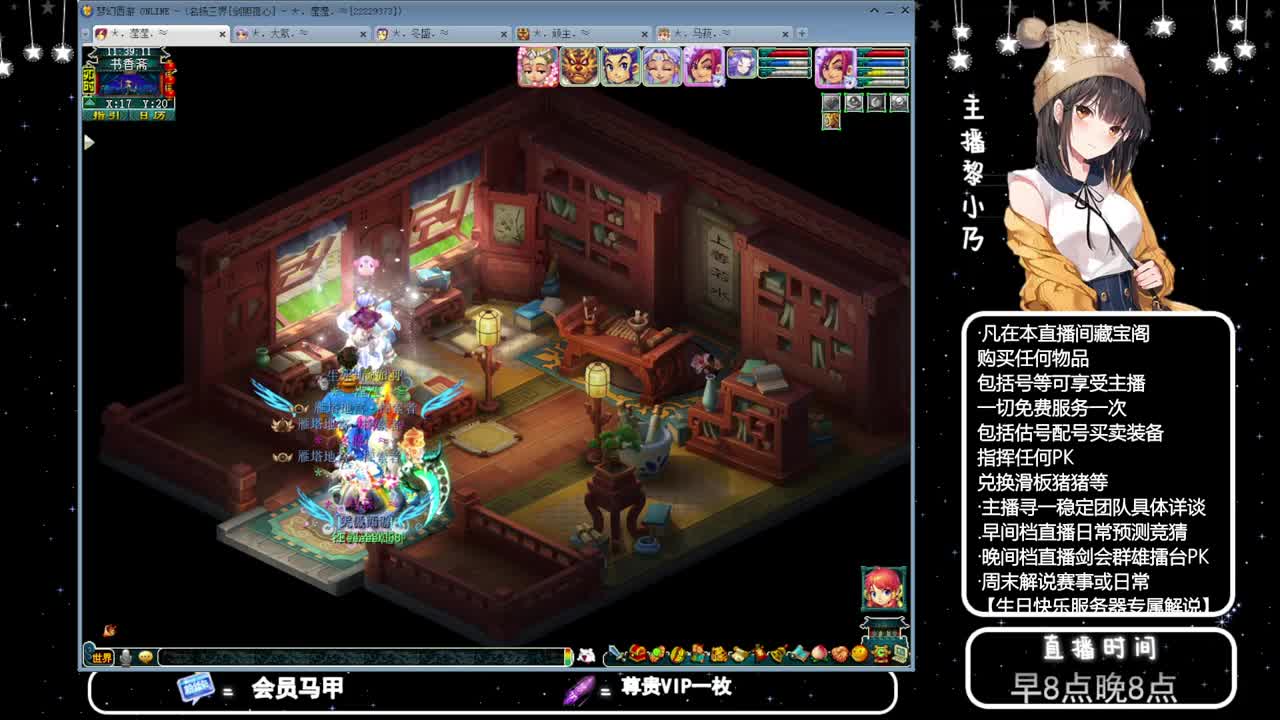Switch to the 大·冬熠 character tab
Viewport: 1280px width, 720px height.
pyautogui.click(x=420, y=32)
